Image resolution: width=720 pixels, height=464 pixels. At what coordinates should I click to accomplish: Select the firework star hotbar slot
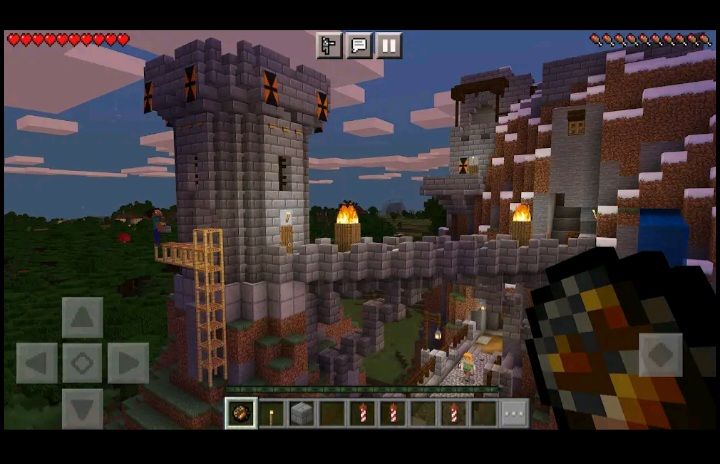pos(240,413)
